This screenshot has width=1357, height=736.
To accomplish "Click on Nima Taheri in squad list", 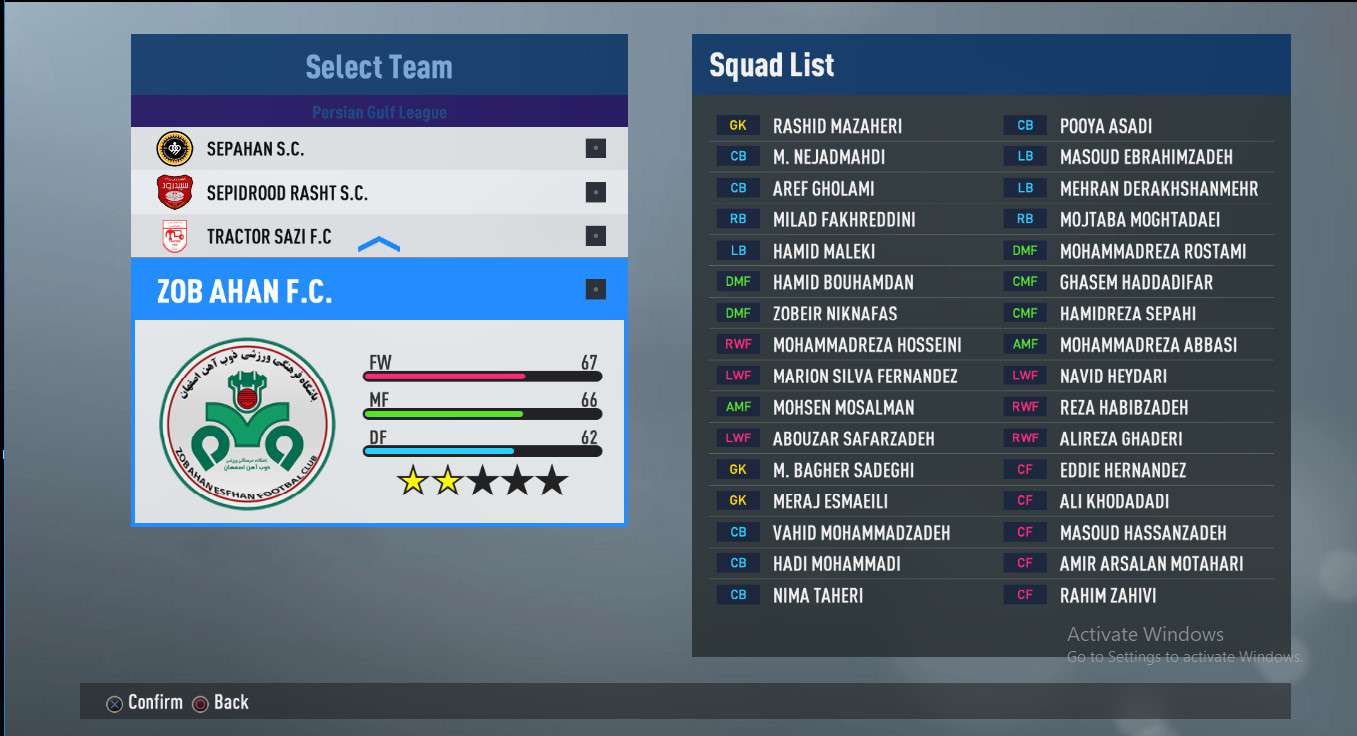I will pos(817,595).
